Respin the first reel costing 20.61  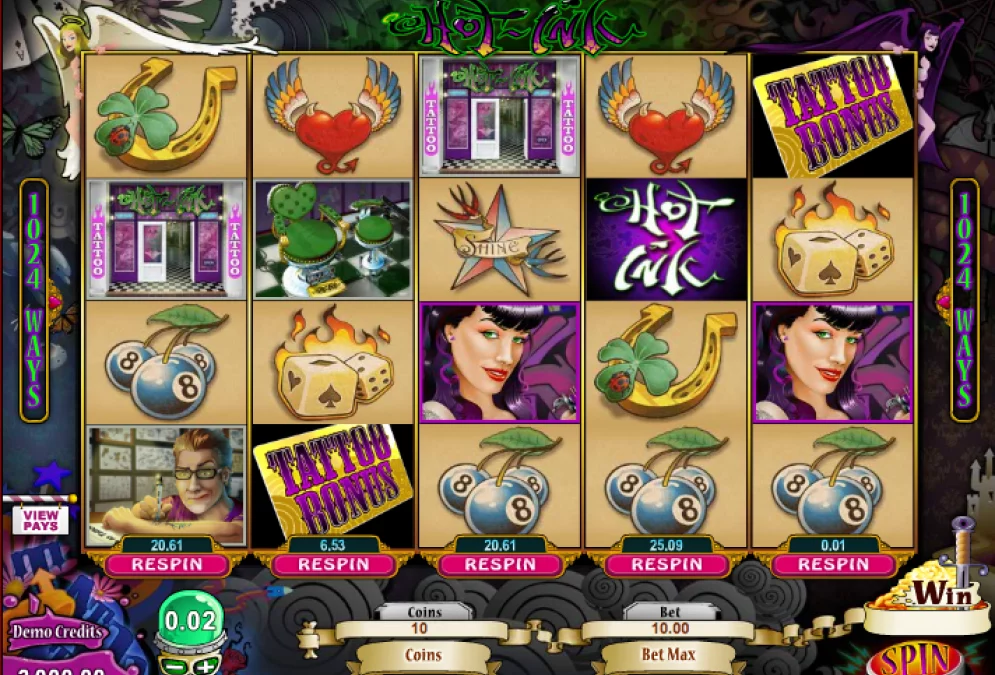pyautogui.click(x=166, y=564)
